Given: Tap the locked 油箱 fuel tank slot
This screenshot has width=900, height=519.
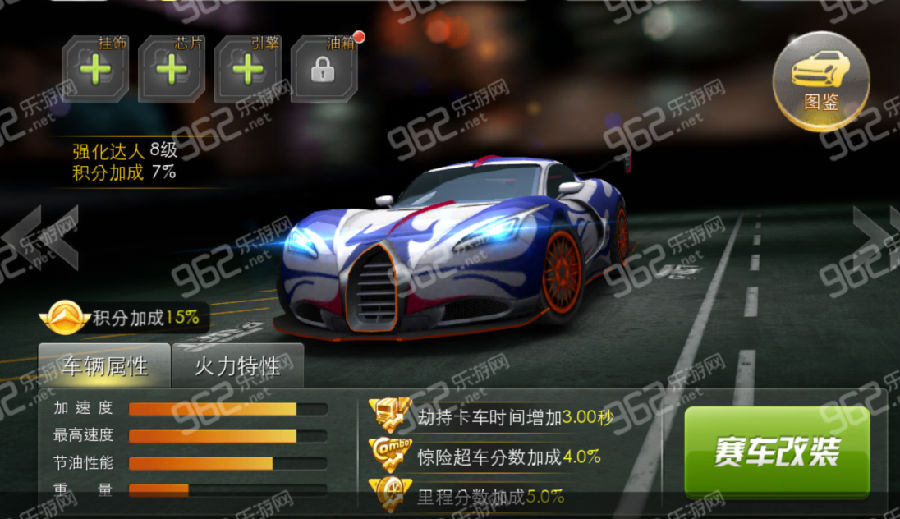Looking at the screenshot, I should coord(322,69).
